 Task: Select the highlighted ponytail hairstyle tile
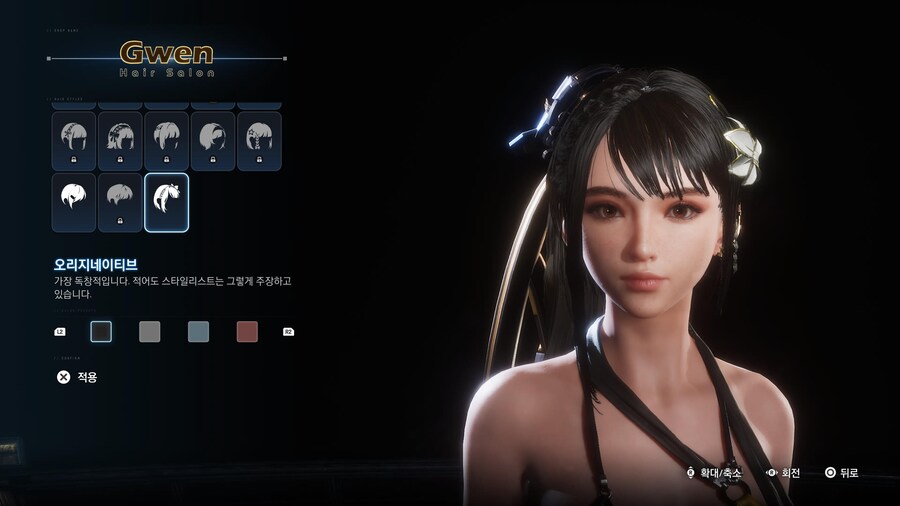coord(166,202)
